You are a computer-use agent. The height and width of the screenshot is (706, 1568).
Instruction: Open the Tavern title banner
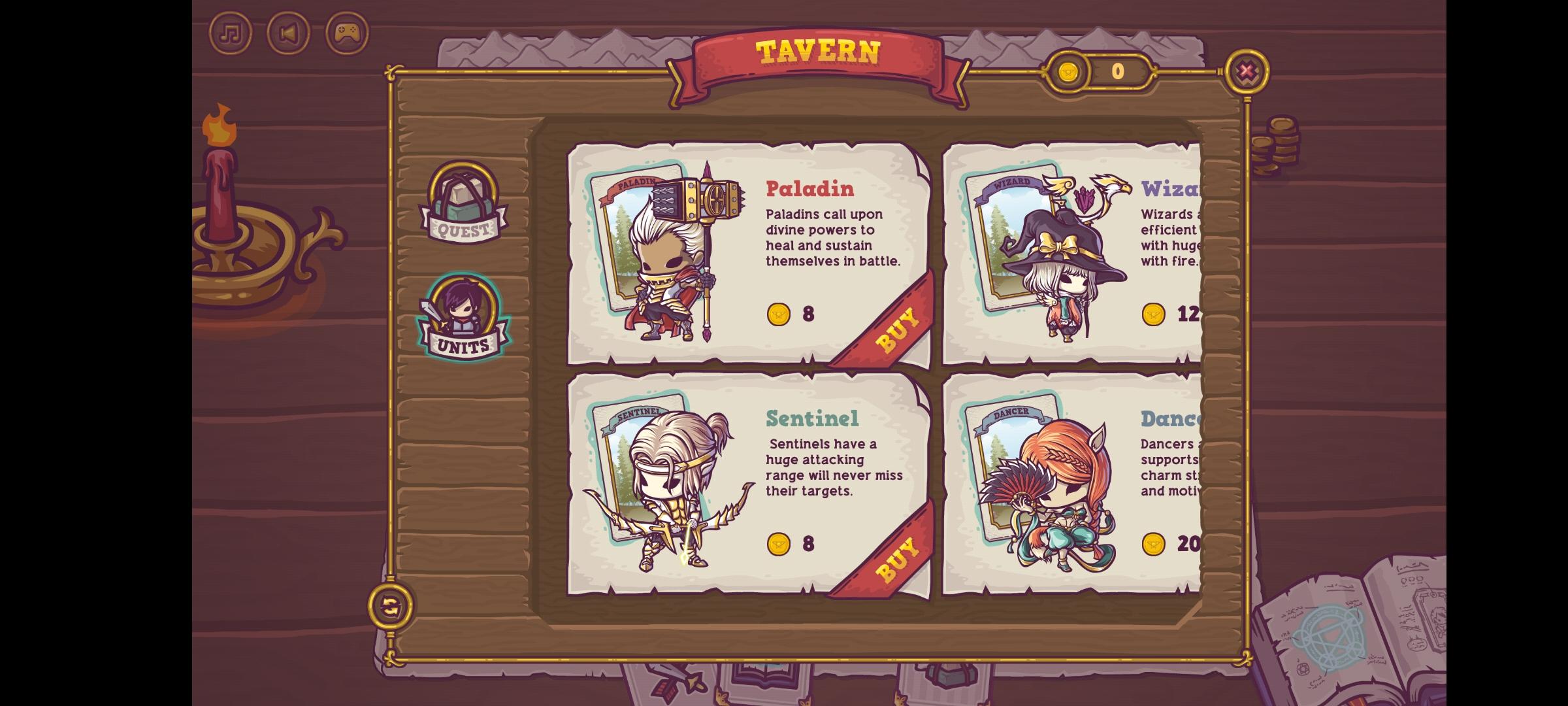point(817,52)
